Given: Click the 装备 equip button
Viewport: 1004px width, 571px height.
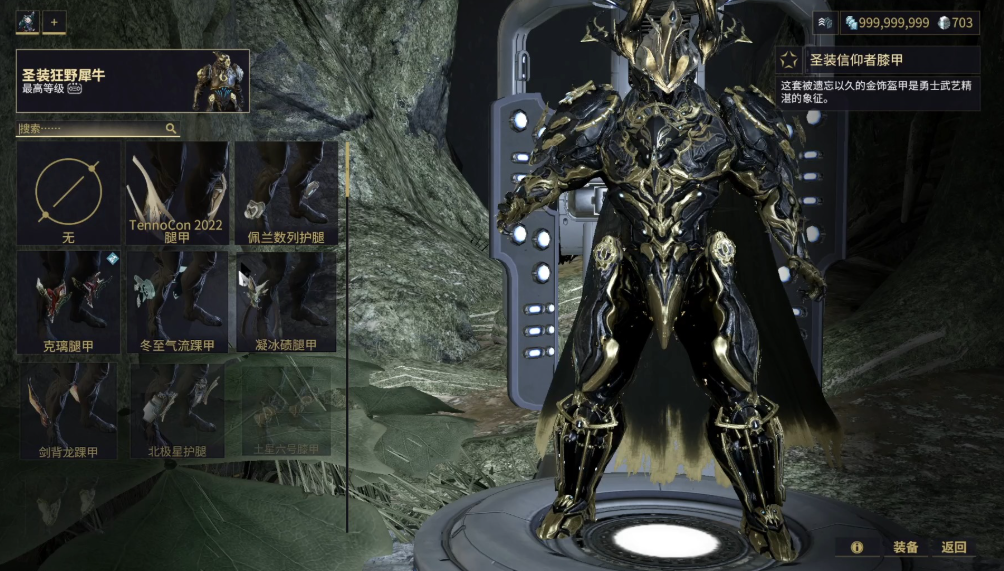Looking at the screenshot, I should click(x=906, y=547).
